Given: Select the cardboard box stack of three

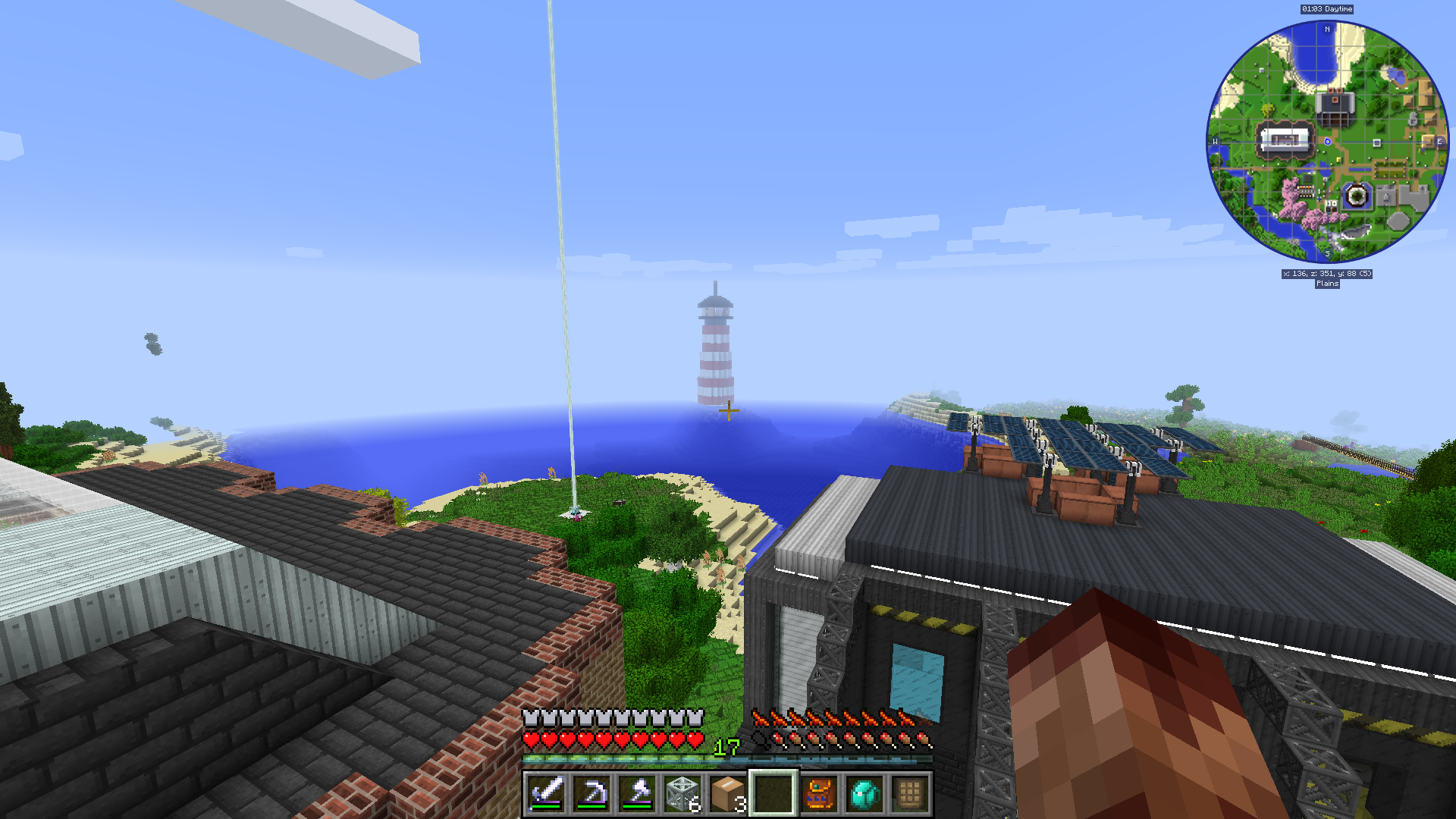Looking at the screenshot, I should pos(728,793).
